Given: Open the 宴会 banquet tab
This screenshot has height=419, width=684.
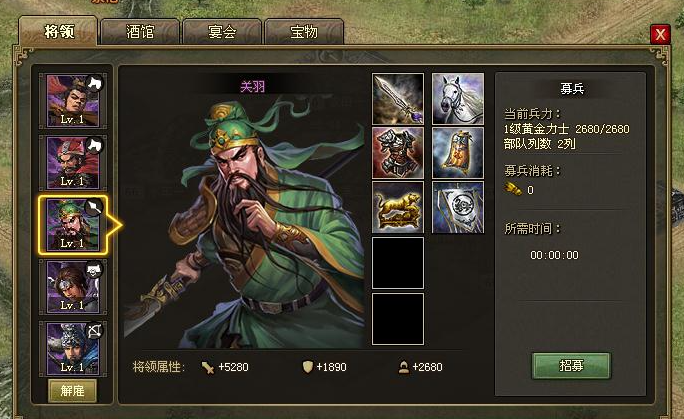Looking at the screenshot, I should pyautogui.click(x=221, y=32).
